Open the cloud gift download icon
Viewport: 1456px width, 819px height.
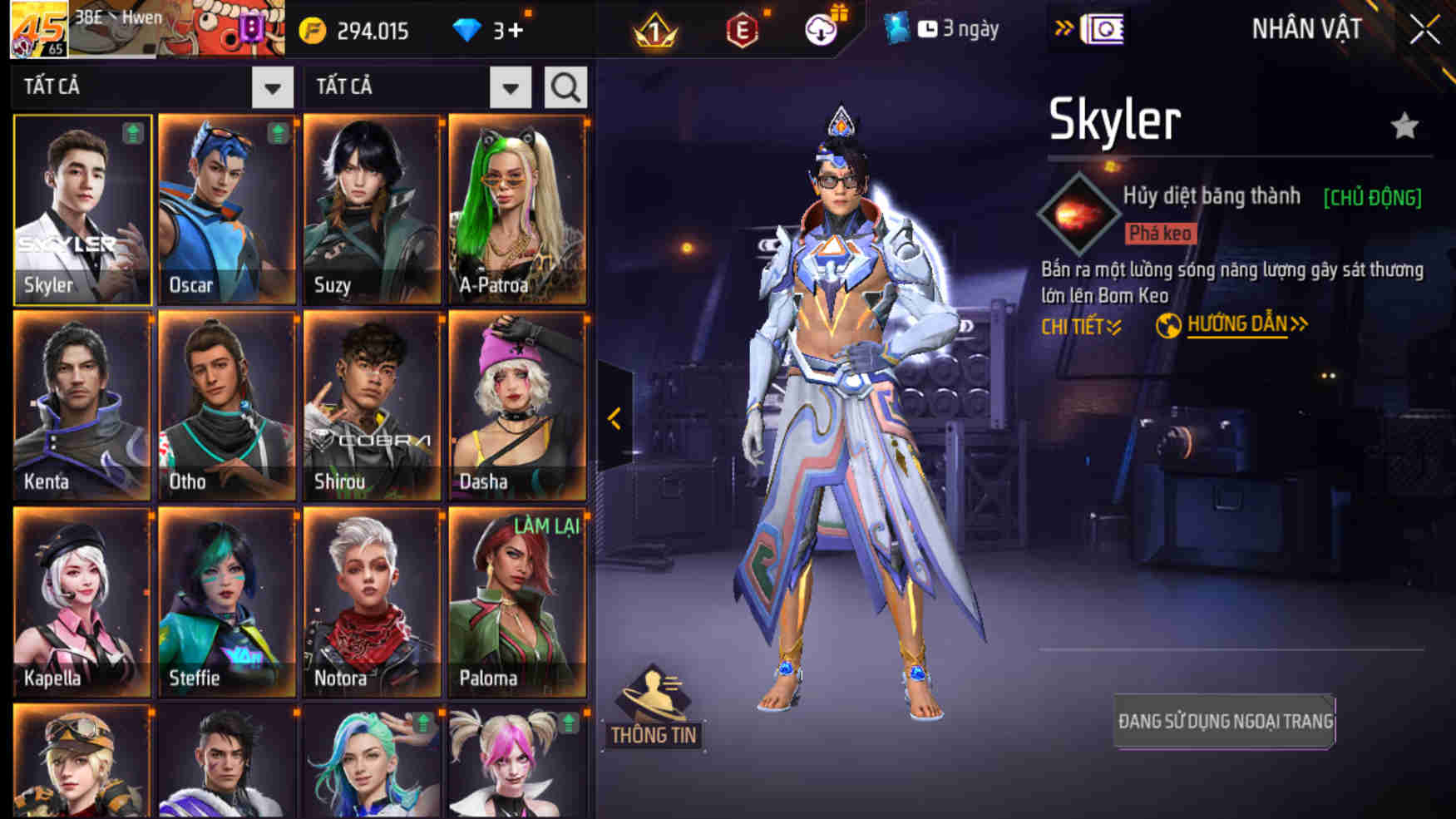(821, 30)
